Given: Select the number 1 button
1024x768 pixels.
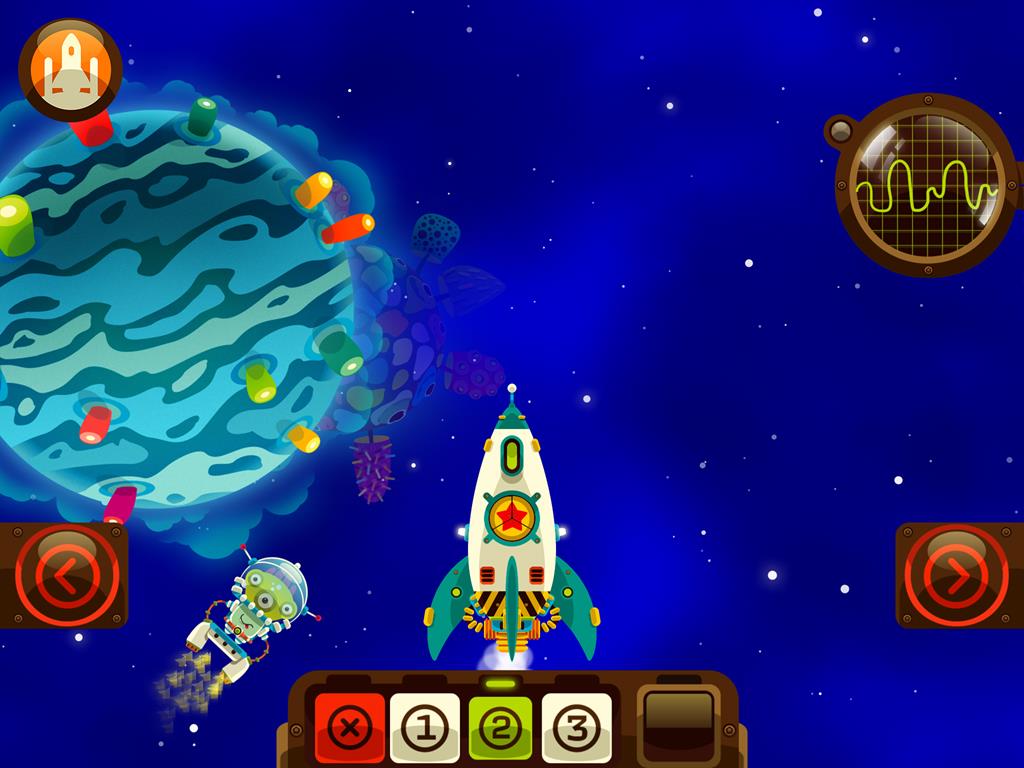Looking at the screenshot, I should pyautogui.click(x=425, y=728).
